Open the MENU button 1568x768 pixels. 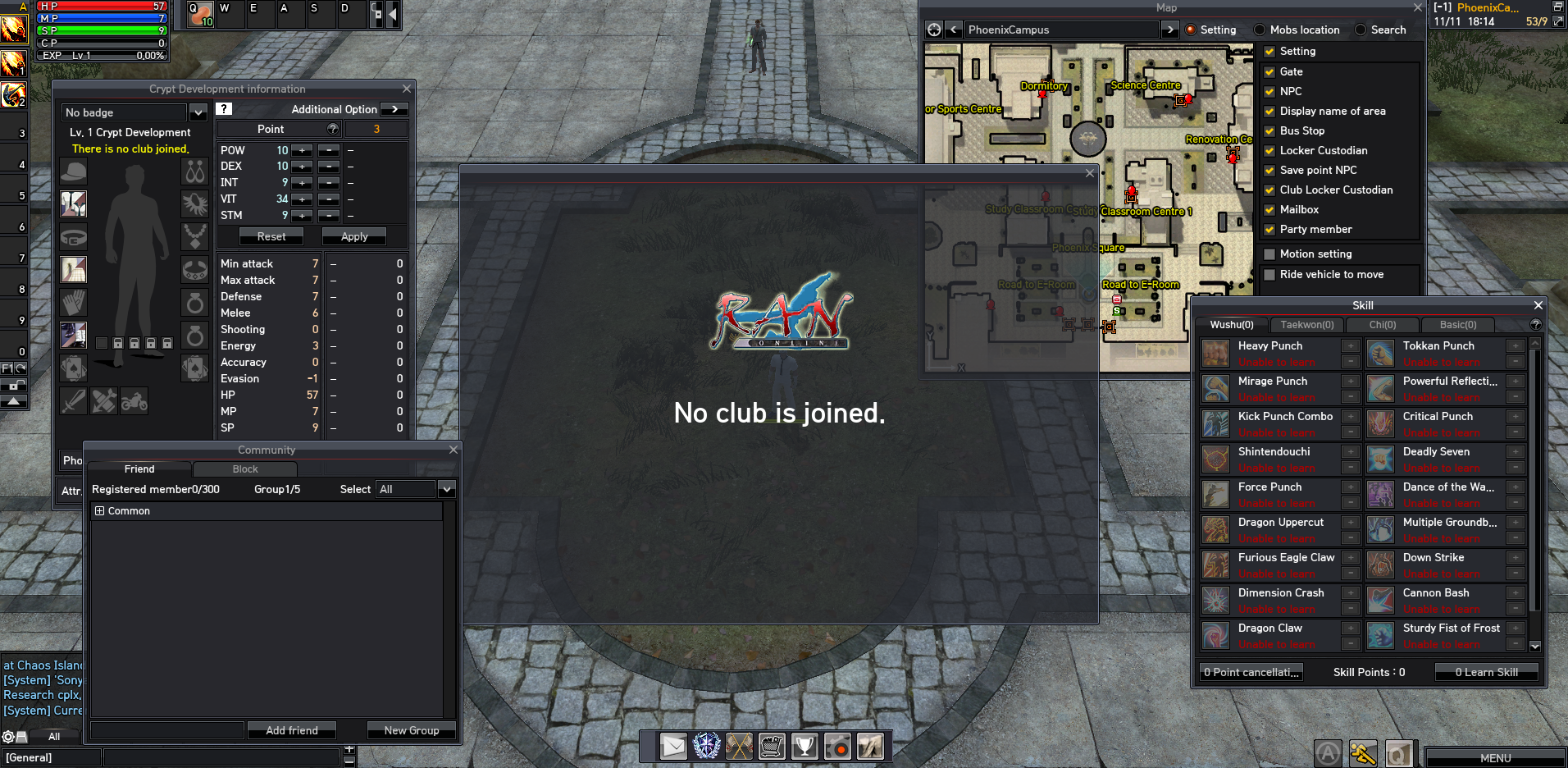[1495, 758]
